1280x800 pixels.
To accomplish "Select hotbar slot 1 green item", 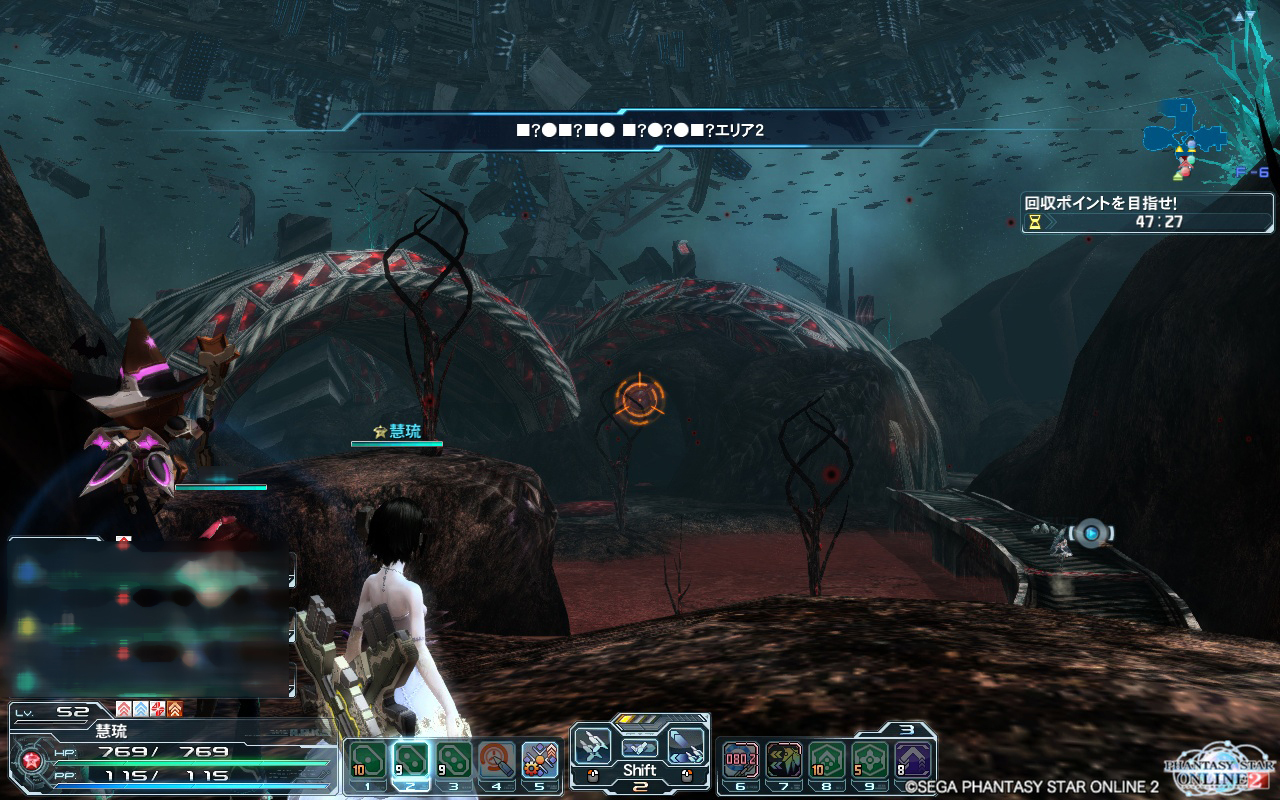I will tap(366, 760).
